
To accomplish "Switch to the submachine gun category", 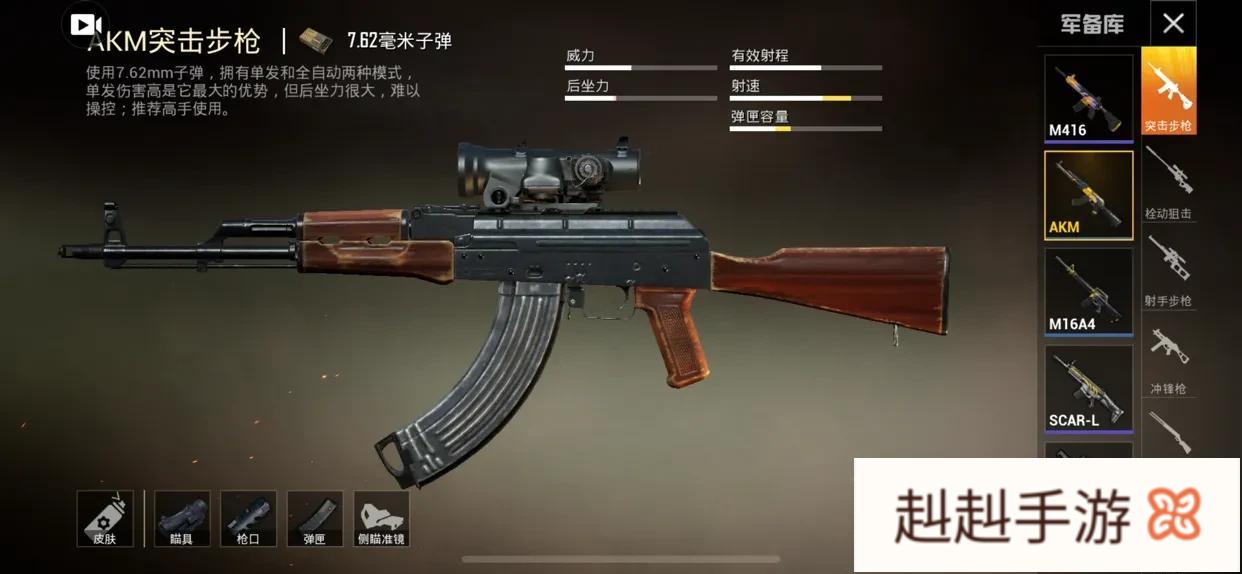I will coord(1168,357).
